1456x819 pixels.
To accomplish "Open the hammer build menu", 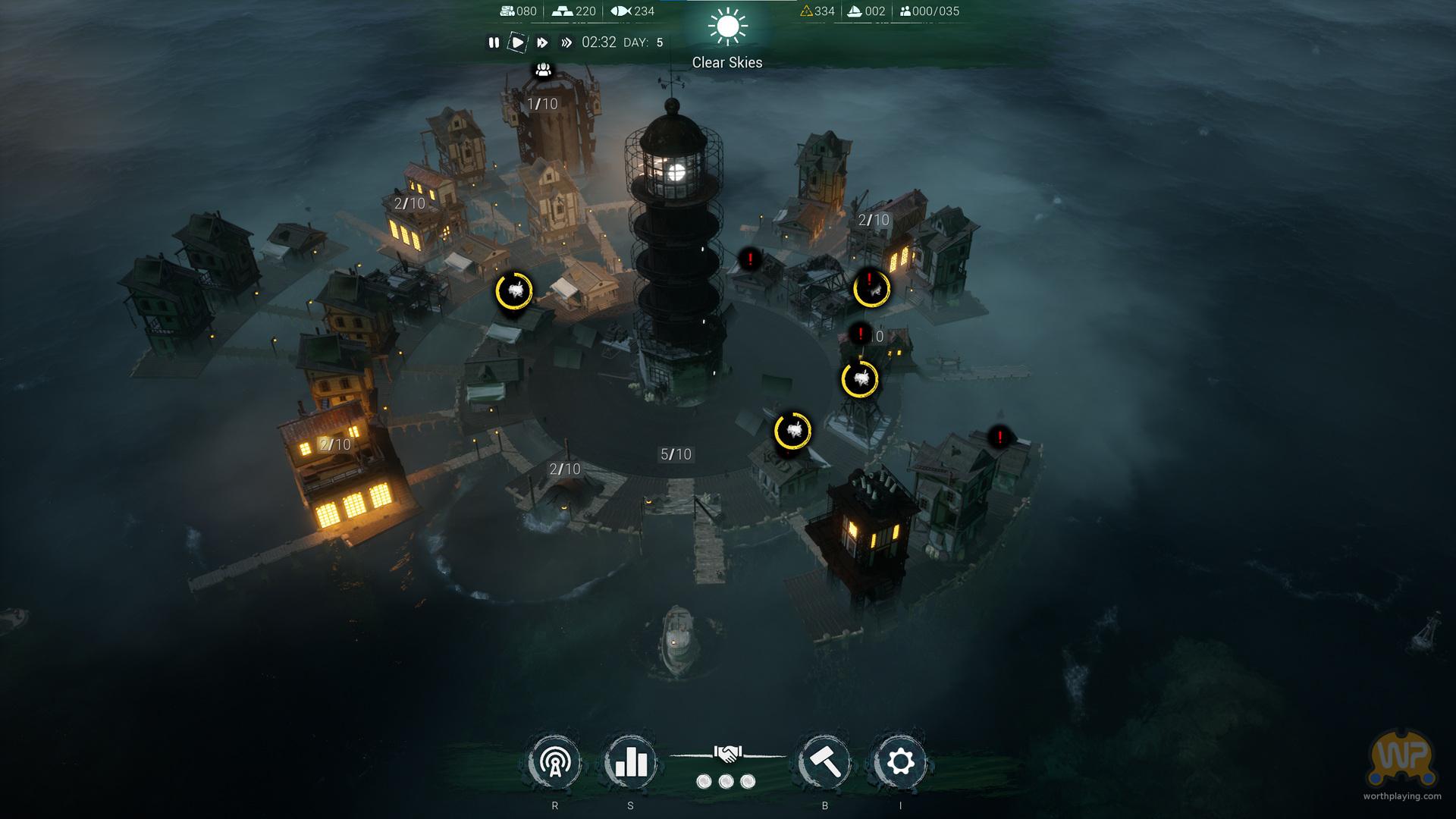I will tap(825, 762).
